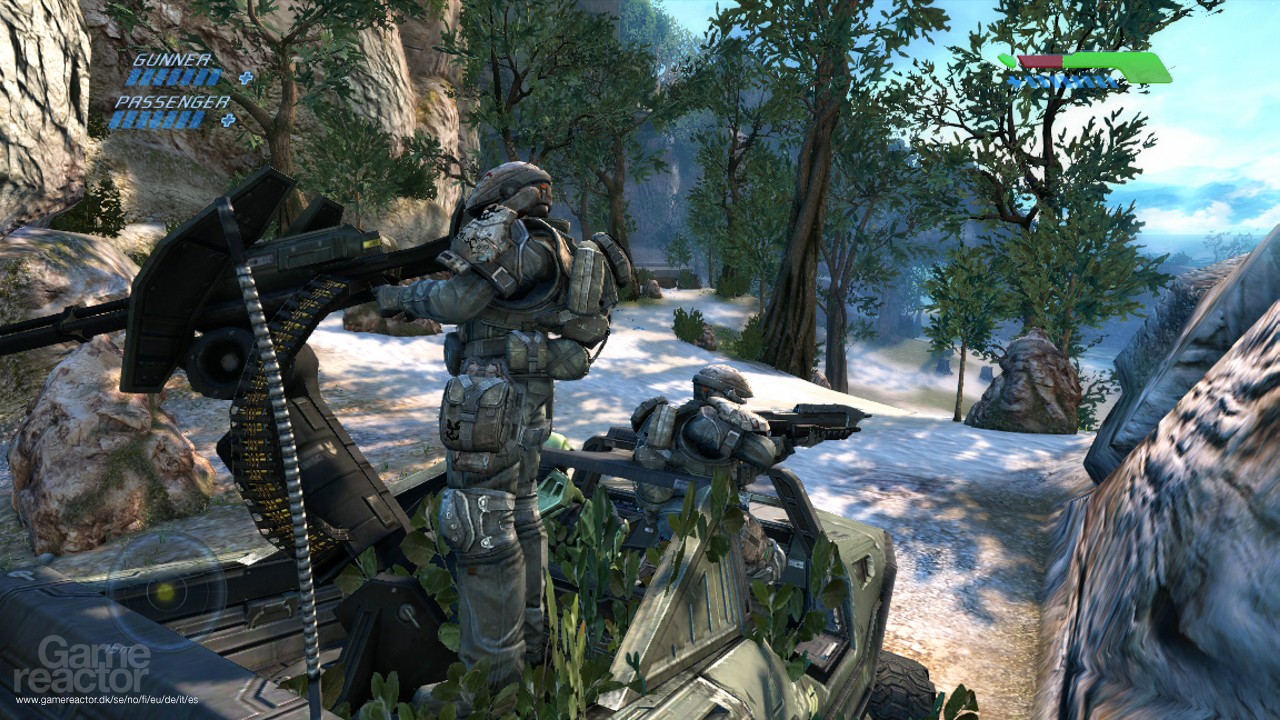1280x720 pixels.
Task: Expand the shield status panel
Action: pyautogui.click(x=1090, y=70)
